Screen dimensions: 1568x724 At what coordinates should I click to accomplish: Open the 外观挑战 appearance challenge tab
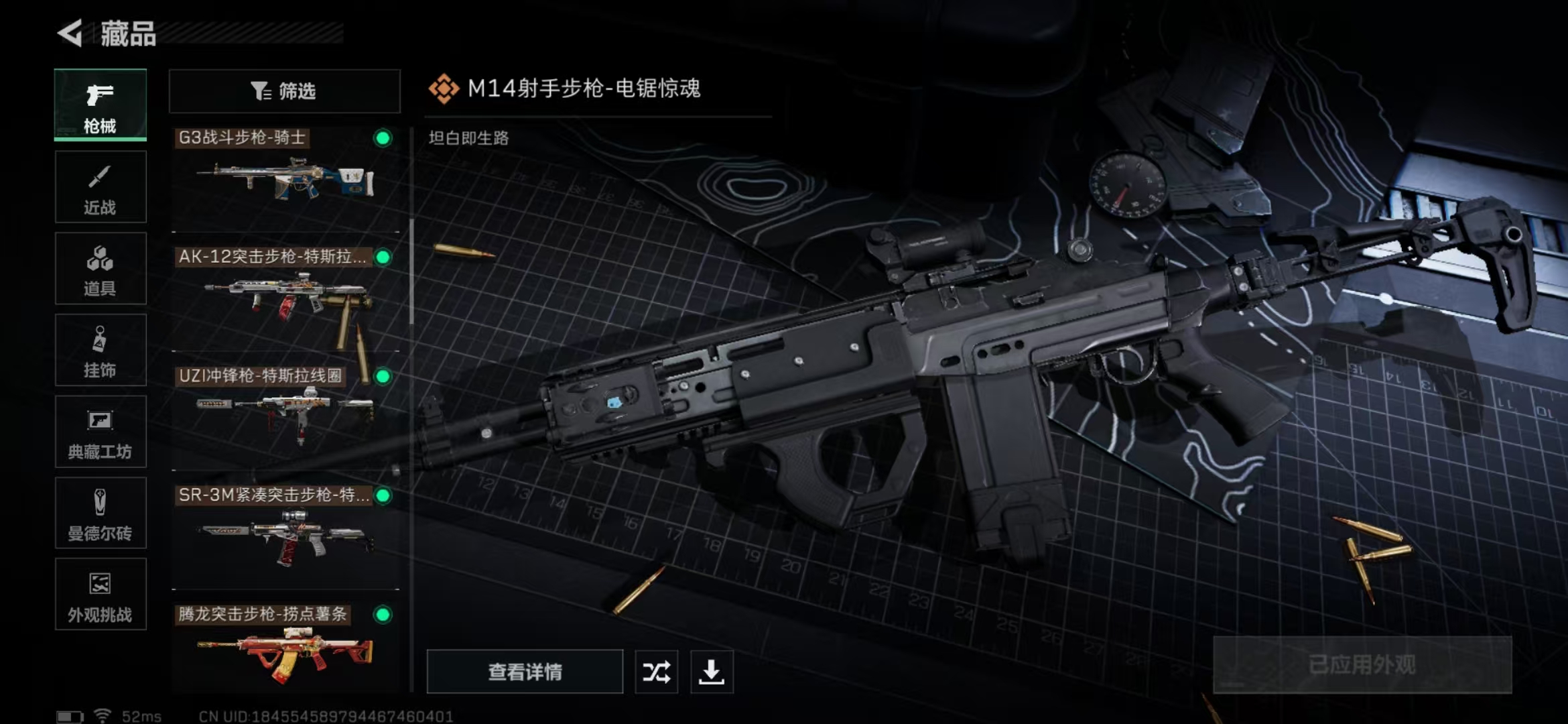click(101, 595)
